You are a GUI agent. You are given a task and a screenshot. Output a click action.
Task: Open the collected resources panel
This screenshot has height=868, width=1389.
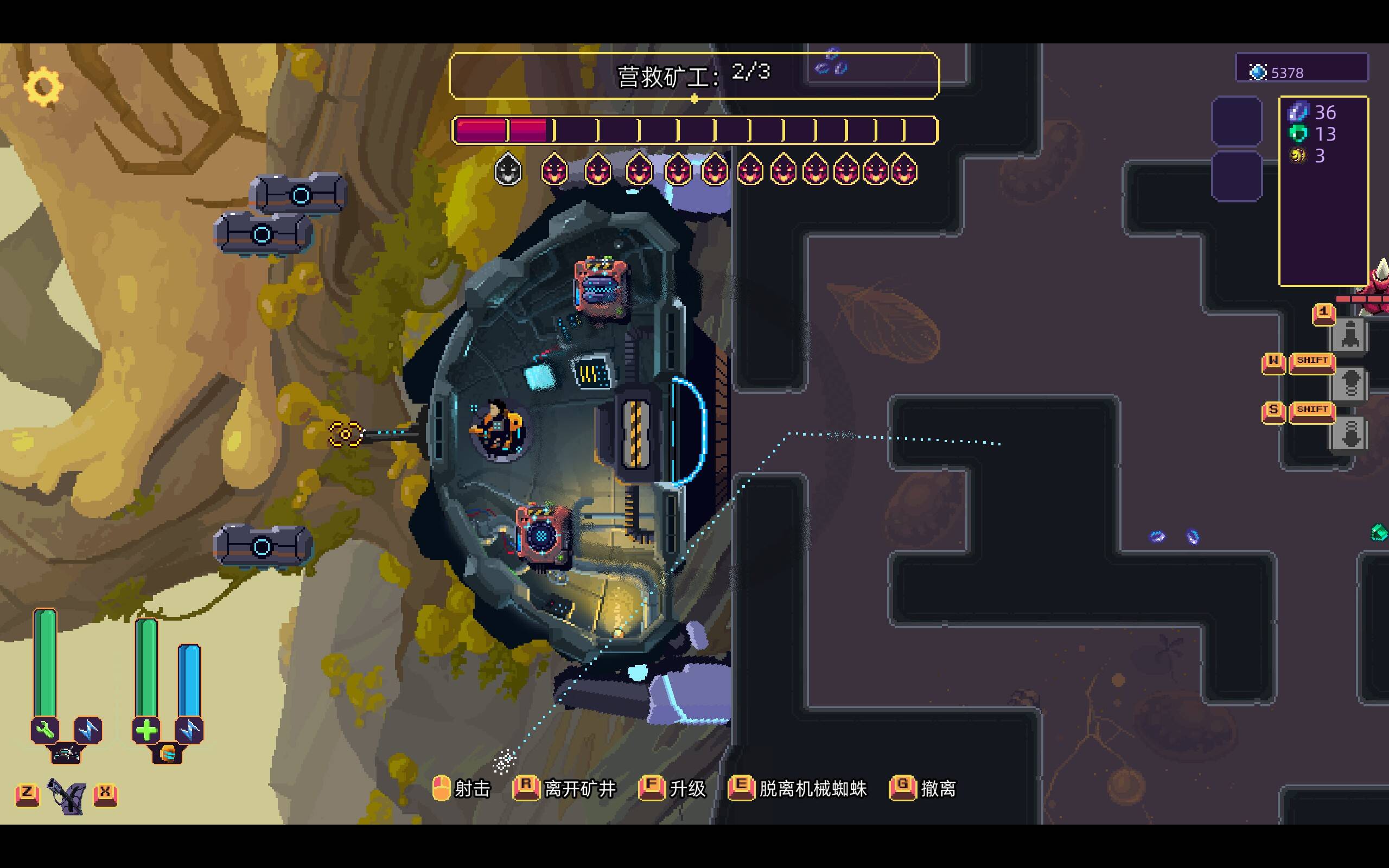[x=1323, y=190]
